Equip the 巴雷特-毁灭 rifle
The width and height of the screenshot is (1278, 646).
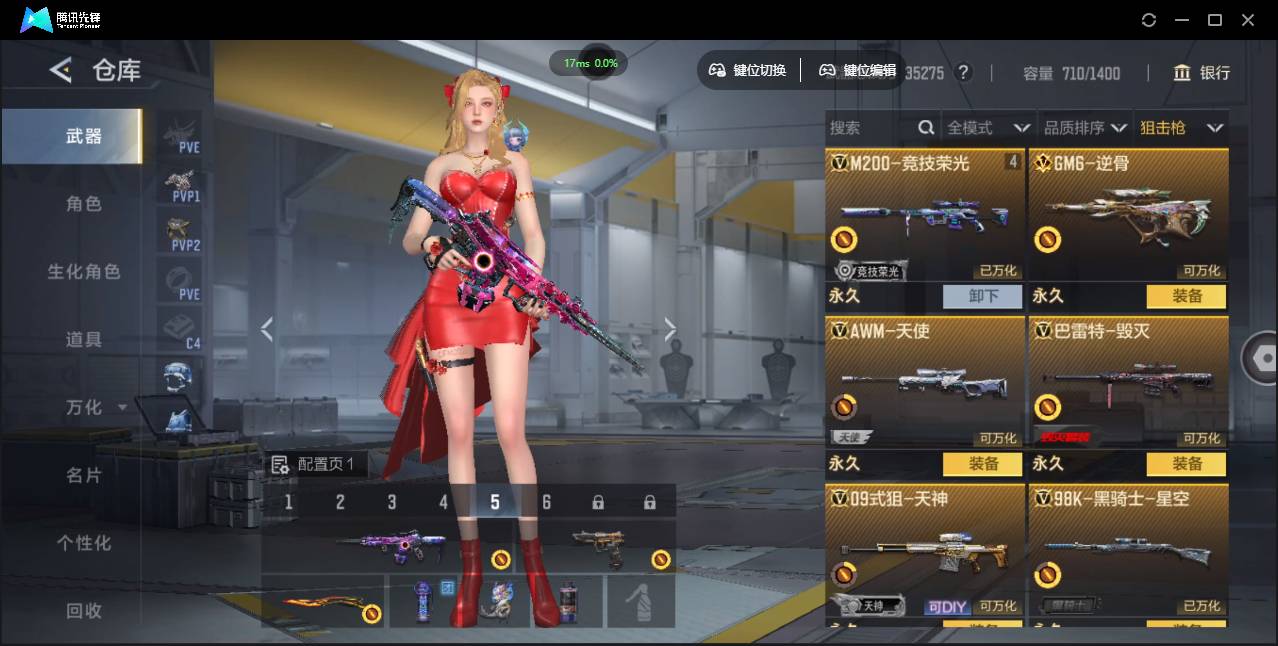(x=1186, y=464)
